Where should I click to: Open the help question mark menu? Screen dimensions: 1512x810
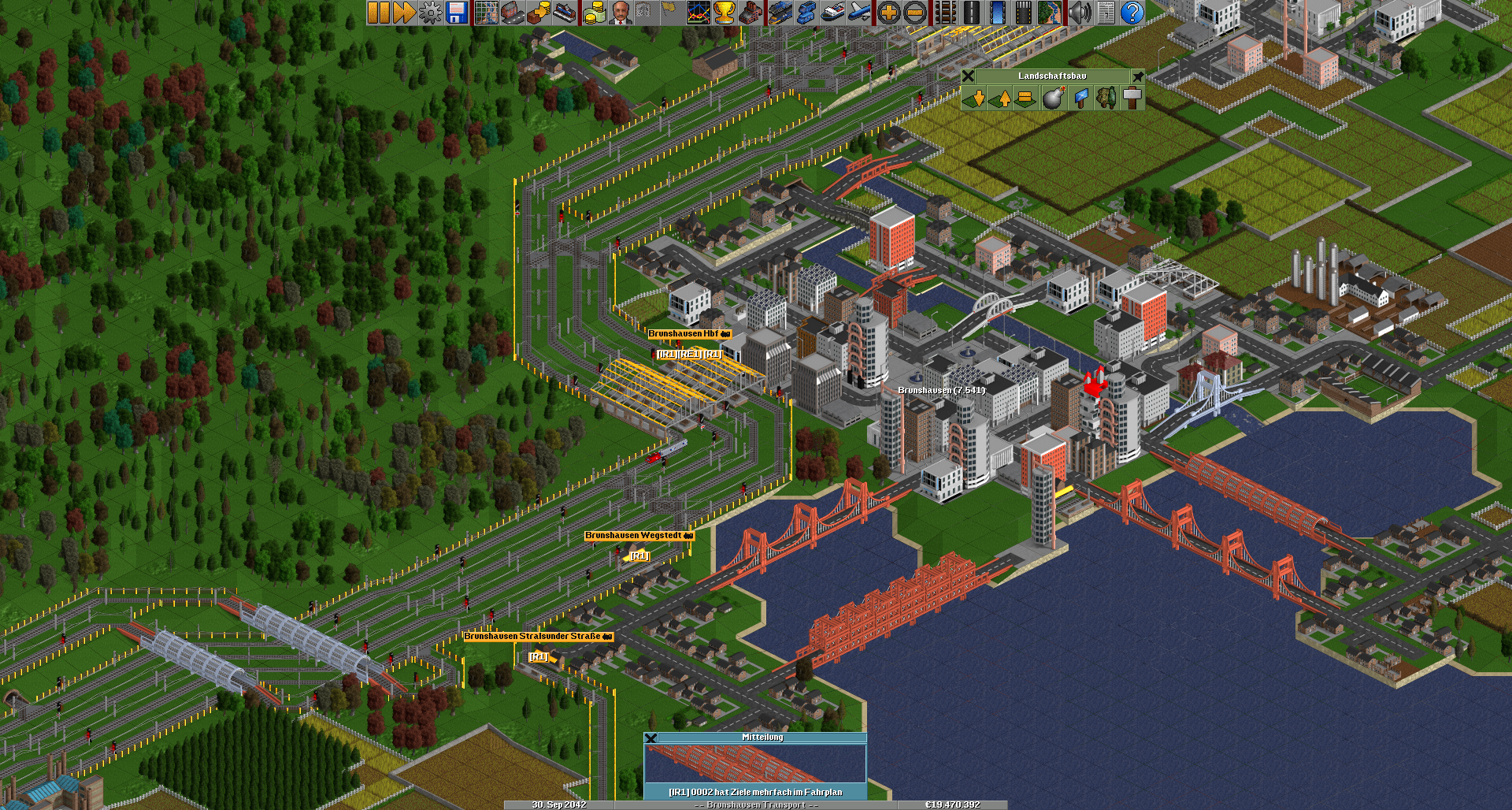coord(1132,13)
